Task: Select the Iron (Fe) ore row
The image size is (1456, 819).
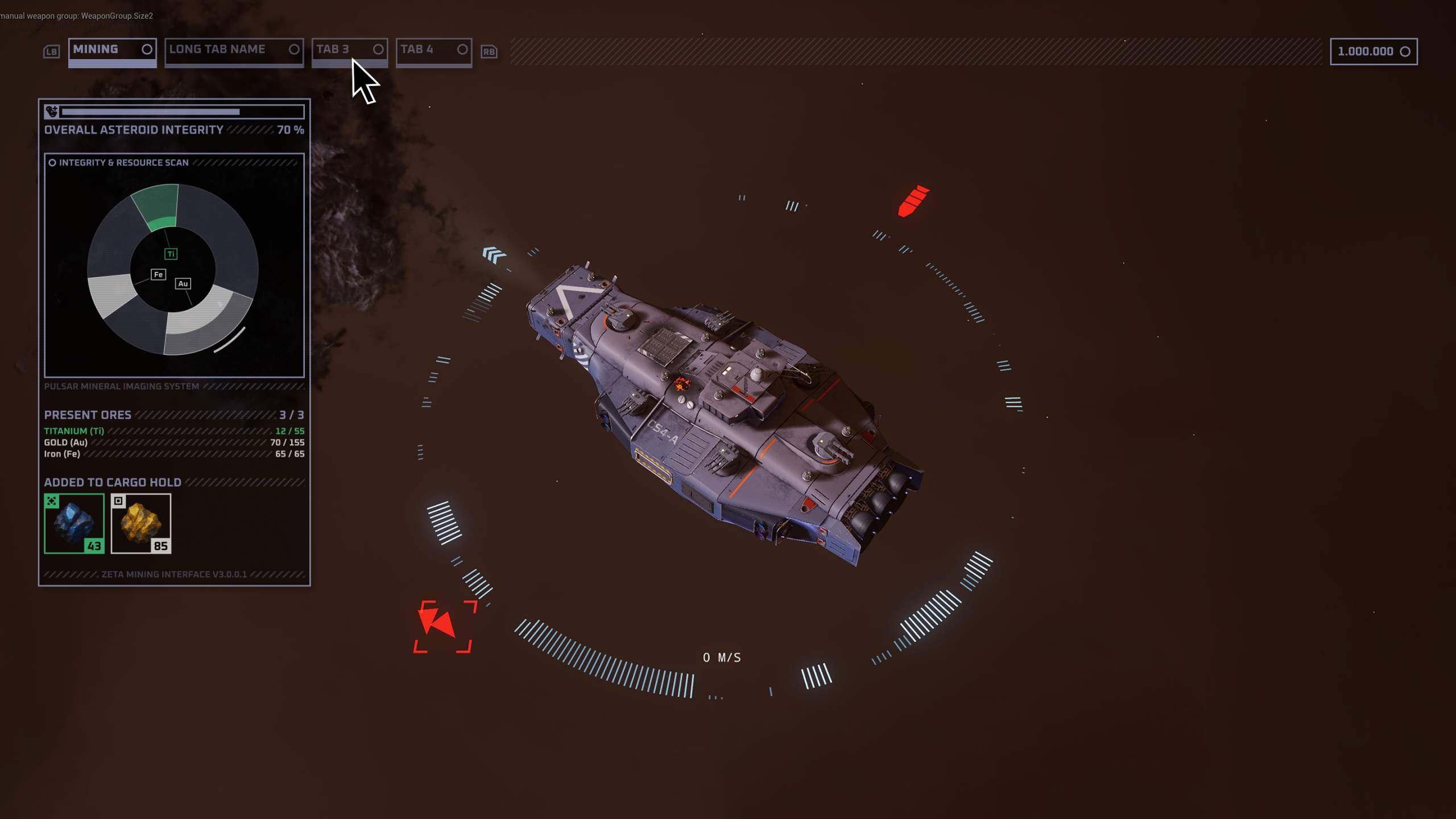Action: click(x=174, y=454)
